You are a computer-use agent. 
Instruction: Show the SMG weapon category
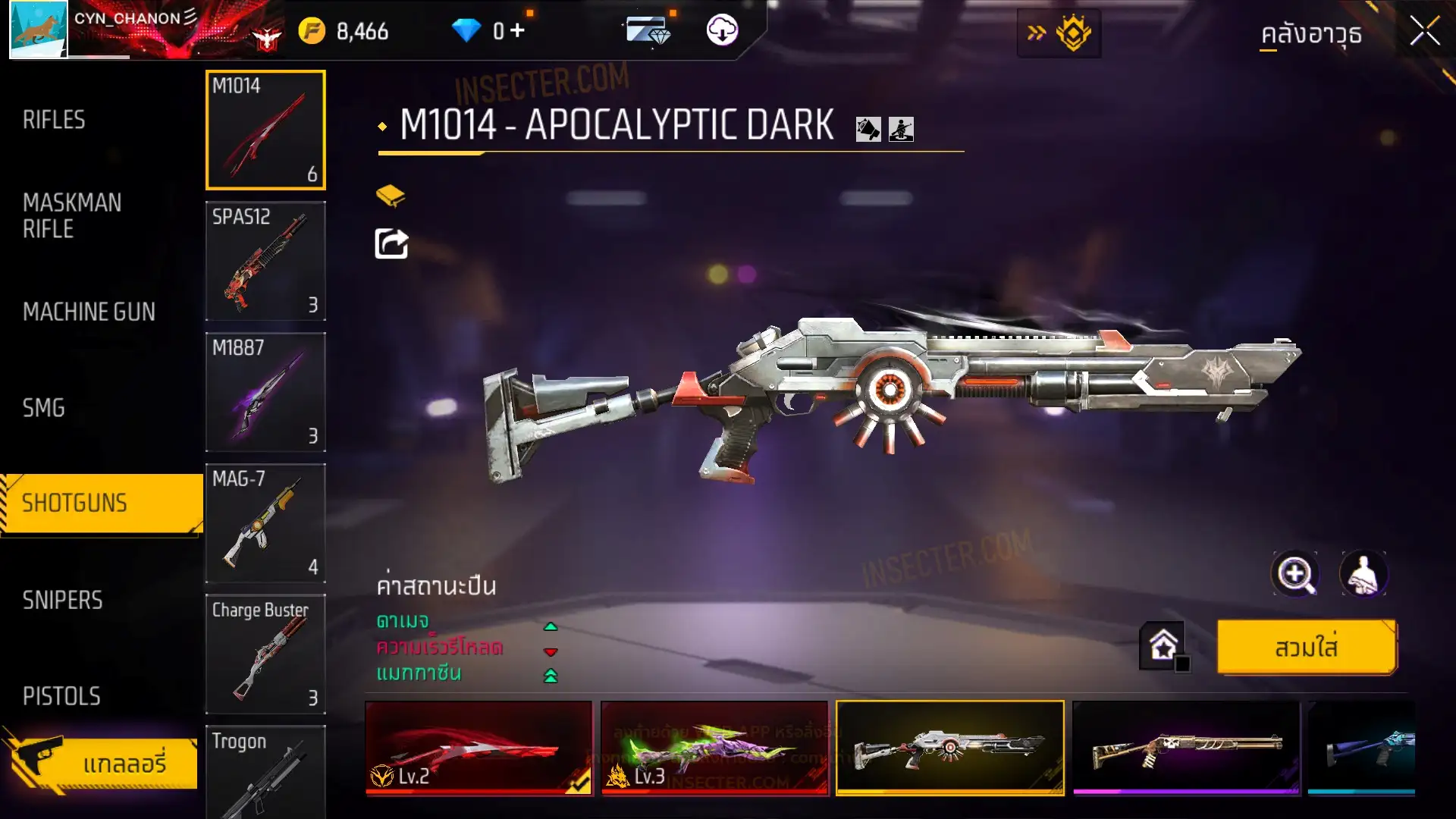44,408
